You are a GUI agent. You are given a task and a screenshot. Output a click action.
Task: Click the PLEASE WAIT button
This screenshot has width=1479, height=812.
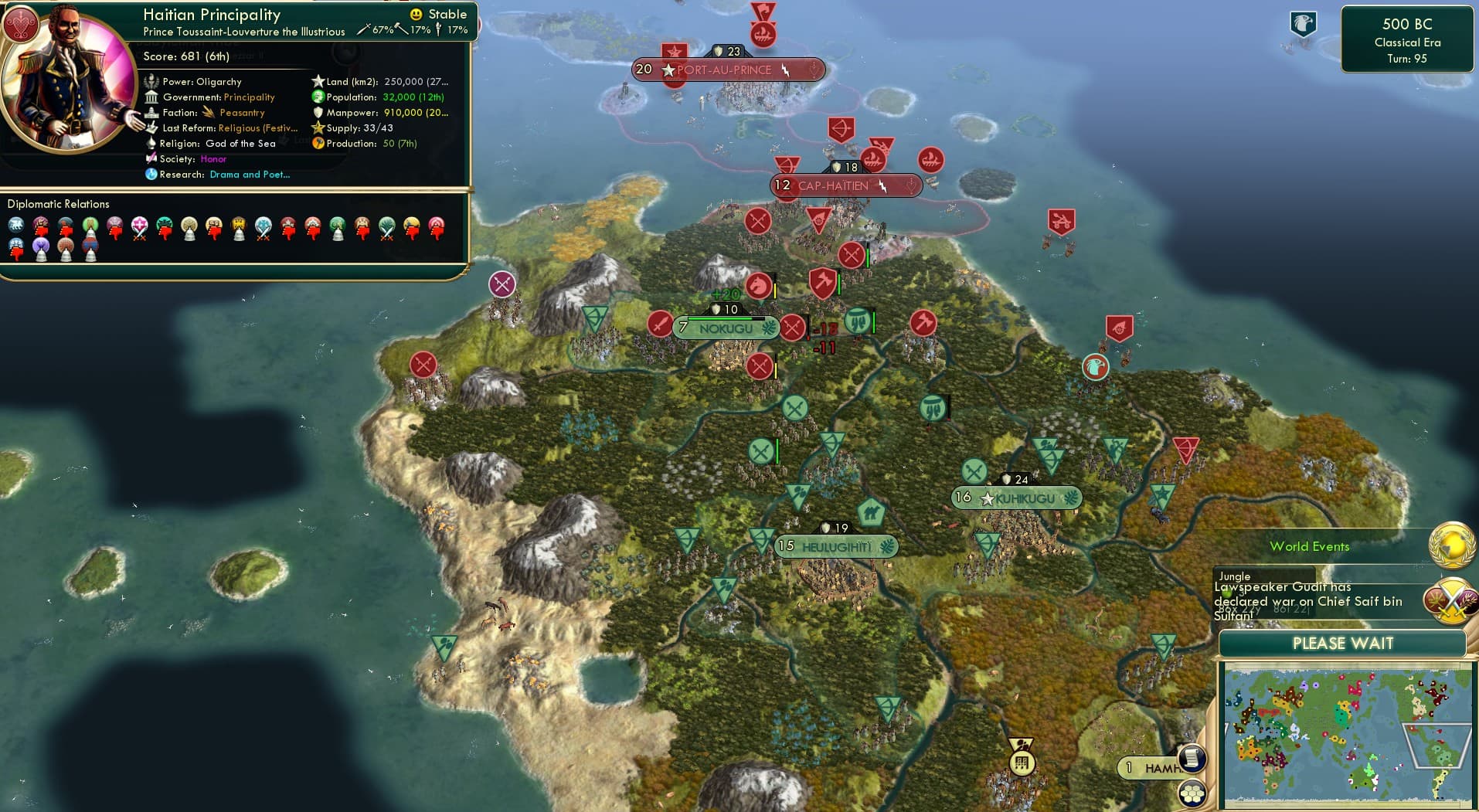coord(1344,643)
